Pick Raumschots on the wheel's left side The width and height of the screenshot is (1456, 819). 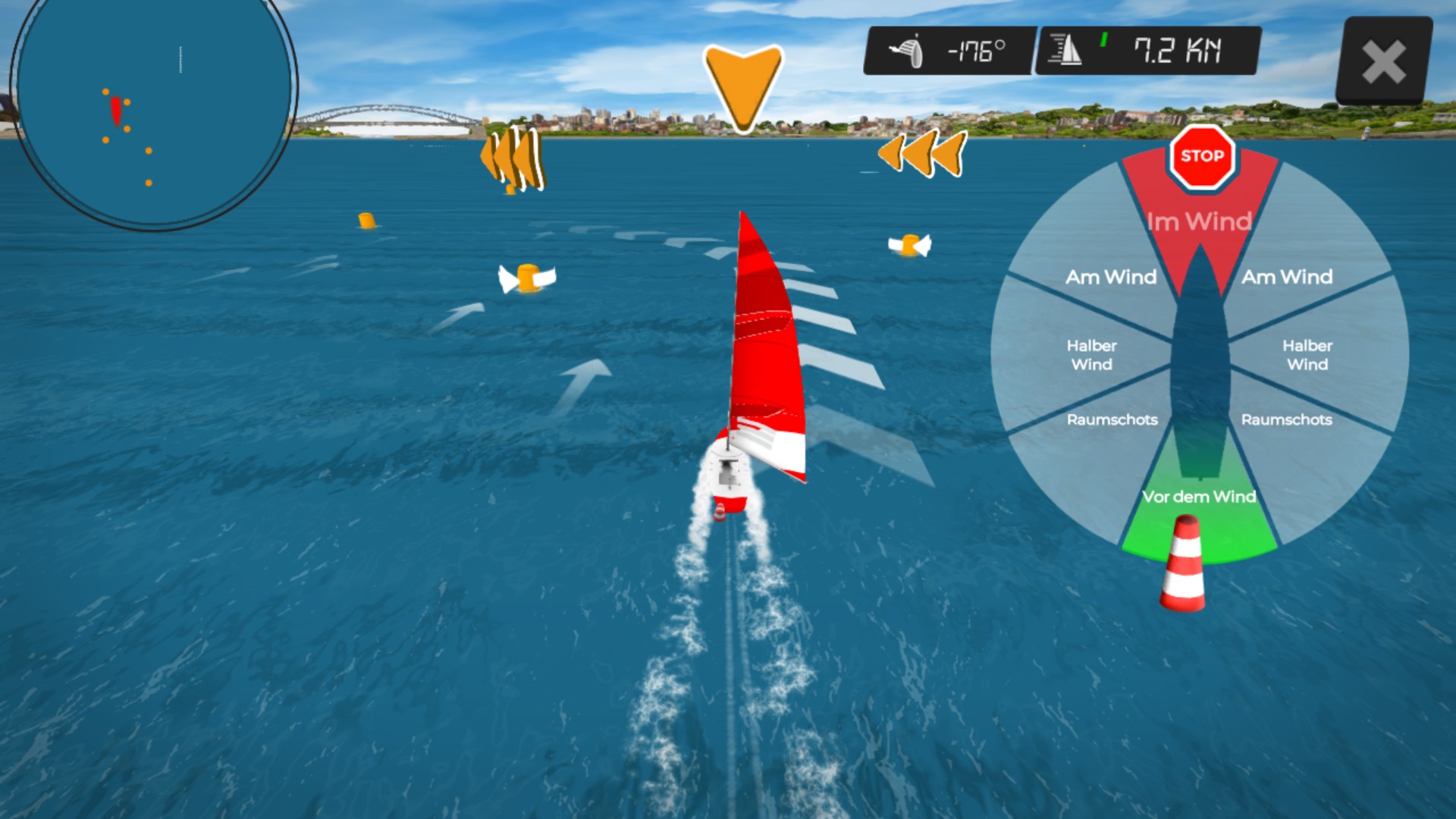[1112, 420]
